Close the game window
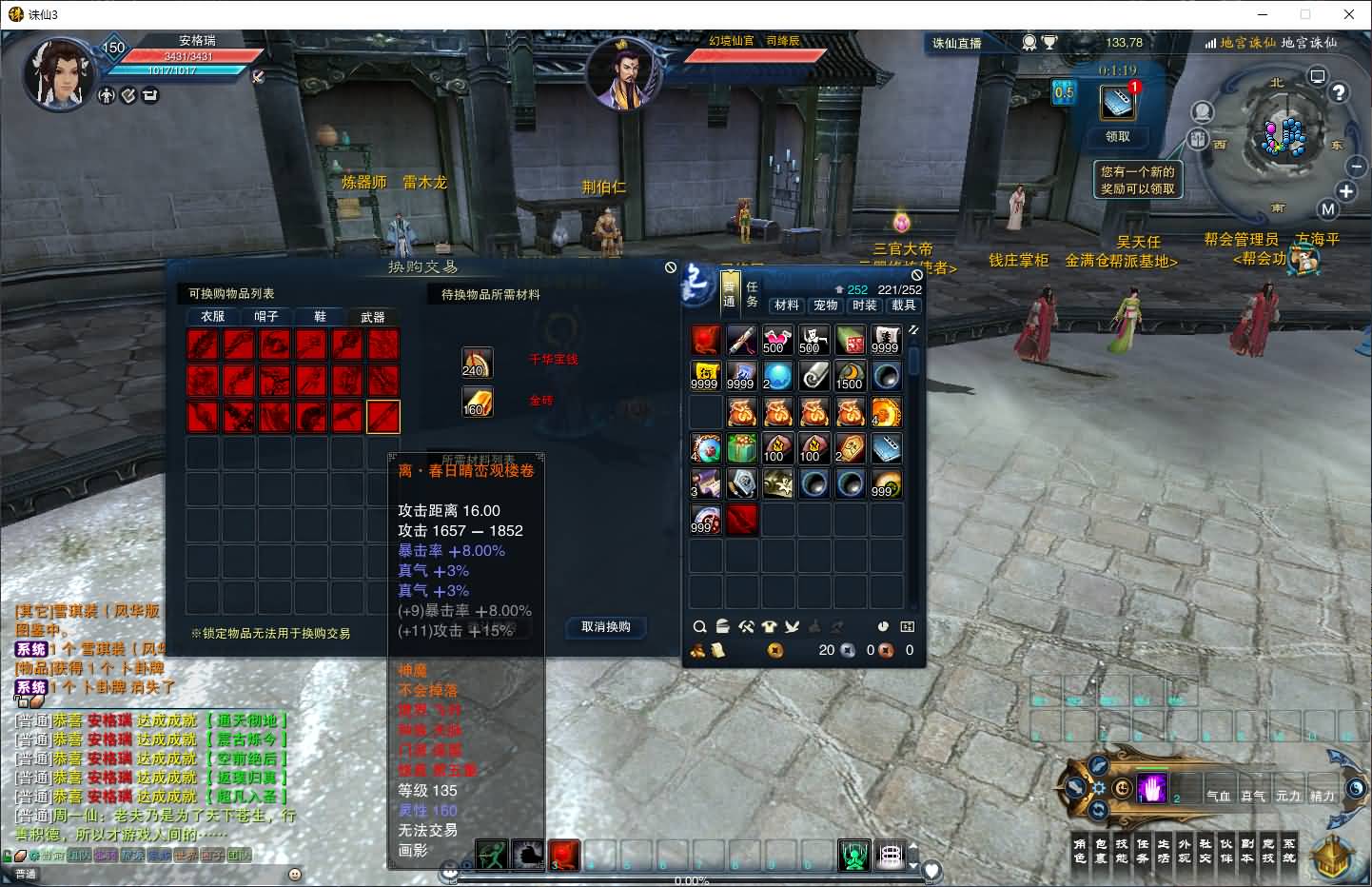Screen dimensions: 1372x887 pyautogui.click(x=1349, y=14)
